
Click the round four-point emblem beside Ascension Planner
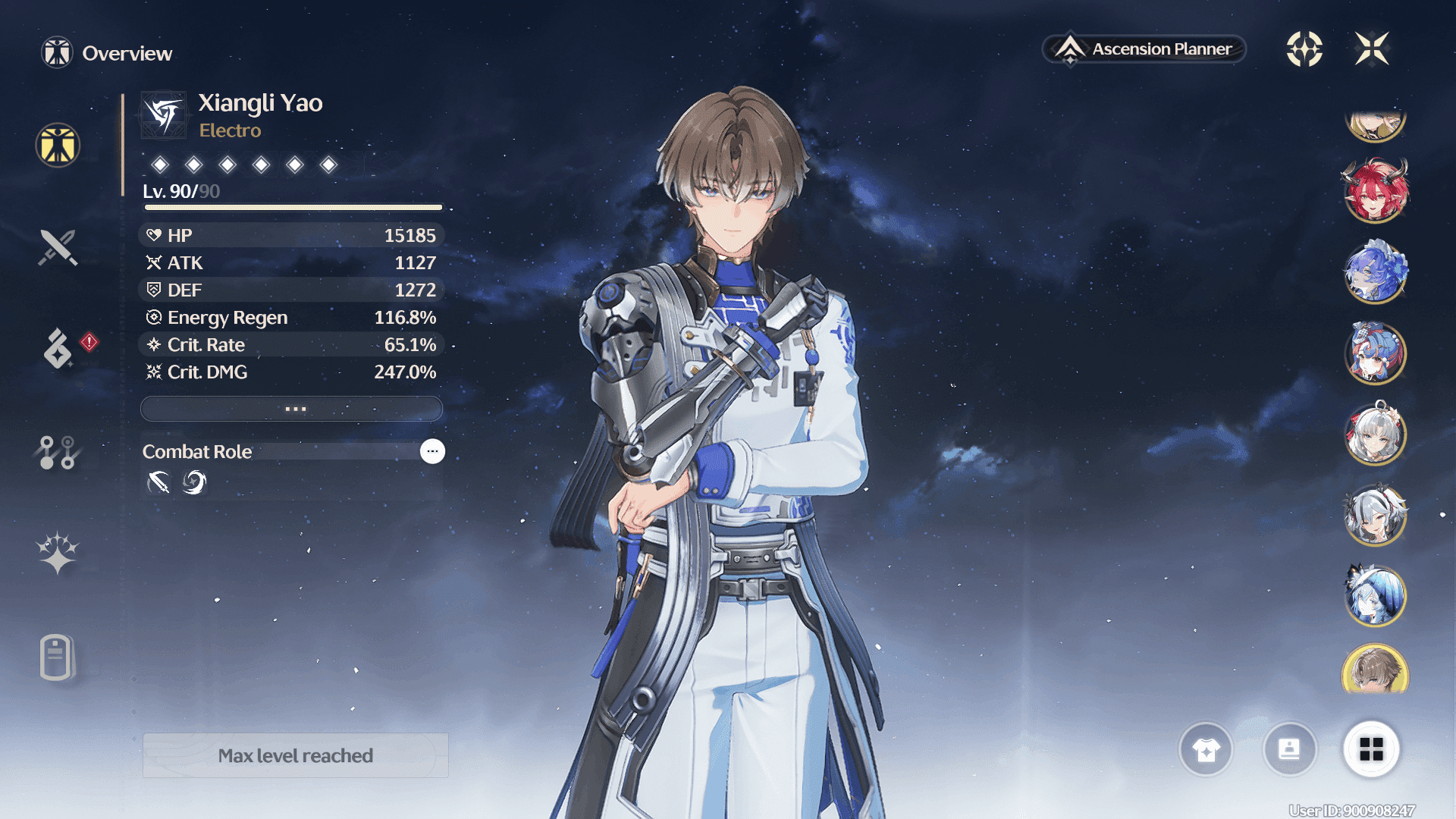point(1304,49)
